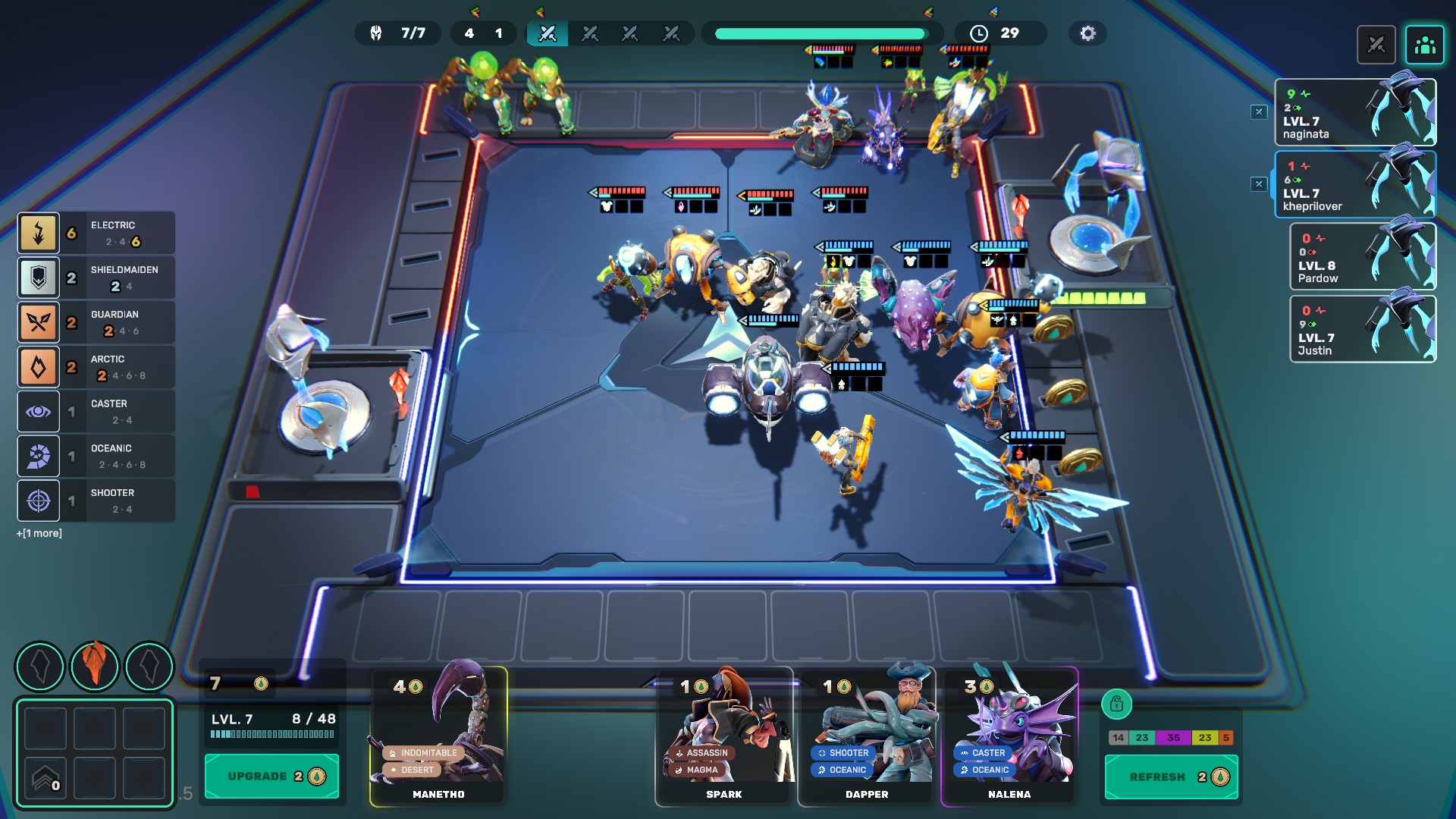This screenshot has width=1456, height=819.
Task: Switch to the highlighted crossed swords battle tab
Action: [548, 33]
